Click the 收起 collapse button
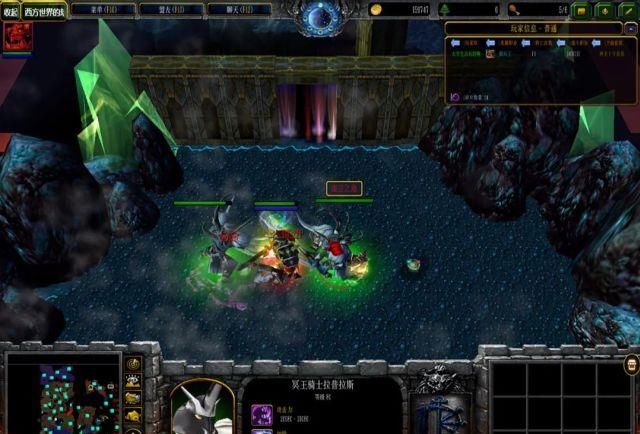640x434 pixels. click(11, 9)
